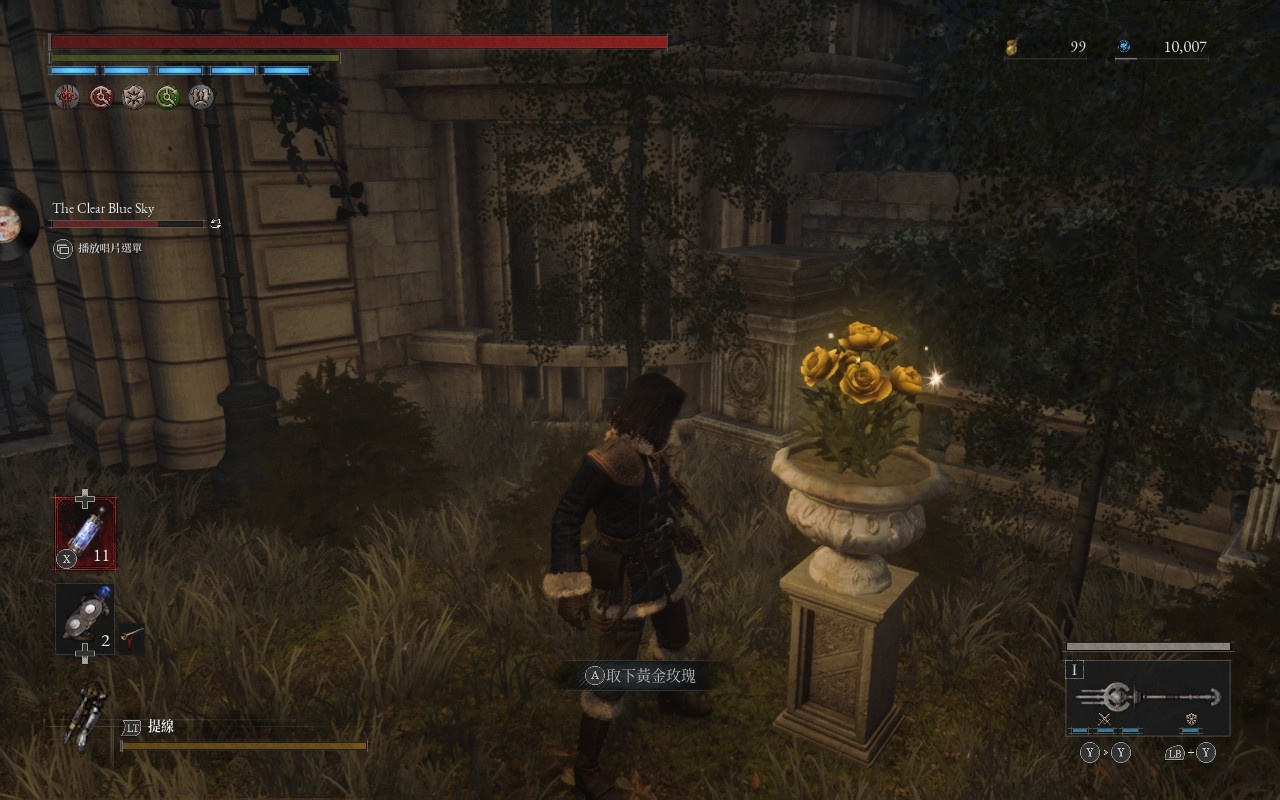This screenshot has height=800, width=1280.
Task: Click the last grey status effect icon
Action: (x=201, y=97)
